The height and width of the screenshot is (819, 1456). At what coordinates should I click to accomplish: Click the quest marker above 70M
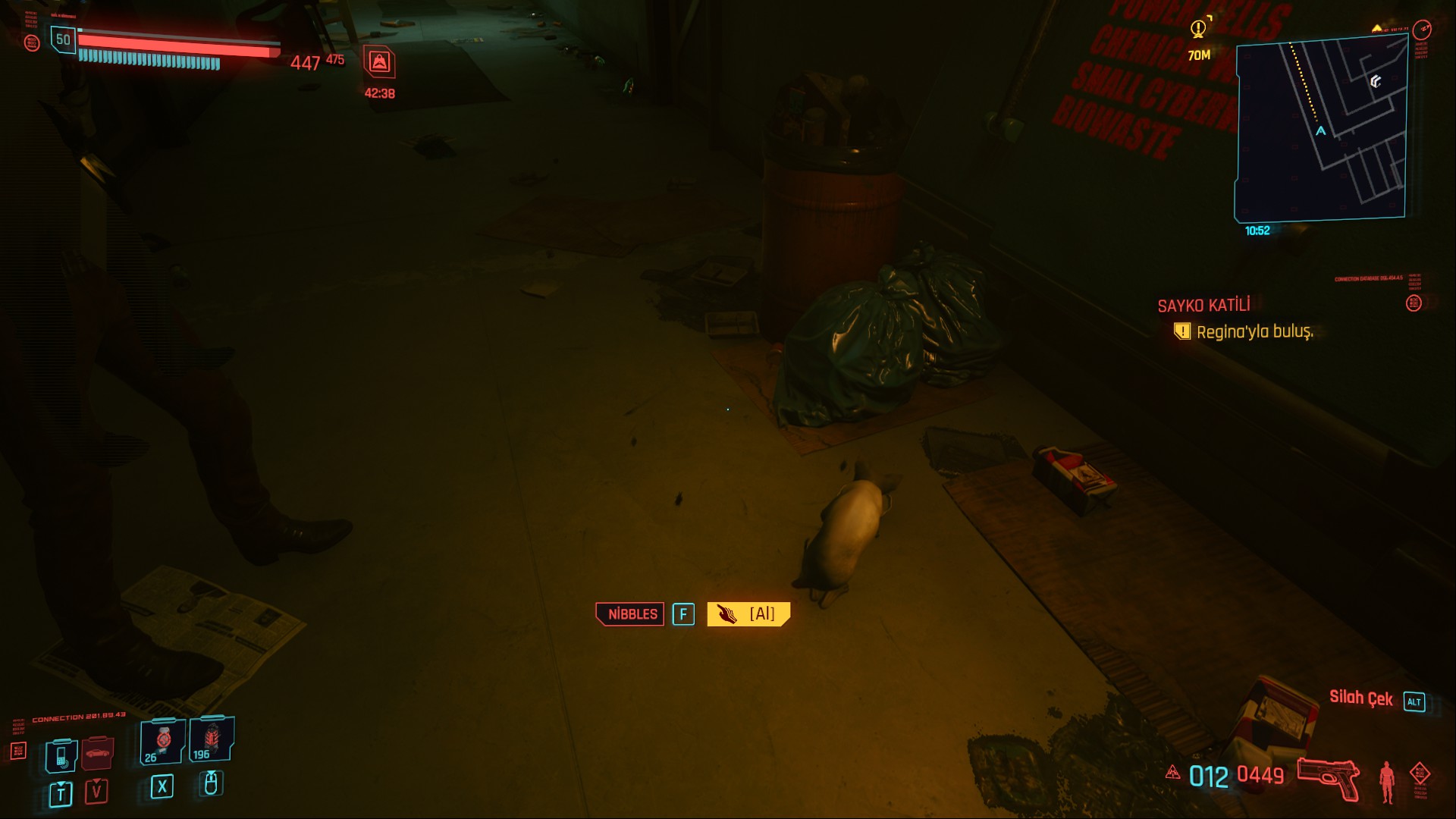(1198, 30)
